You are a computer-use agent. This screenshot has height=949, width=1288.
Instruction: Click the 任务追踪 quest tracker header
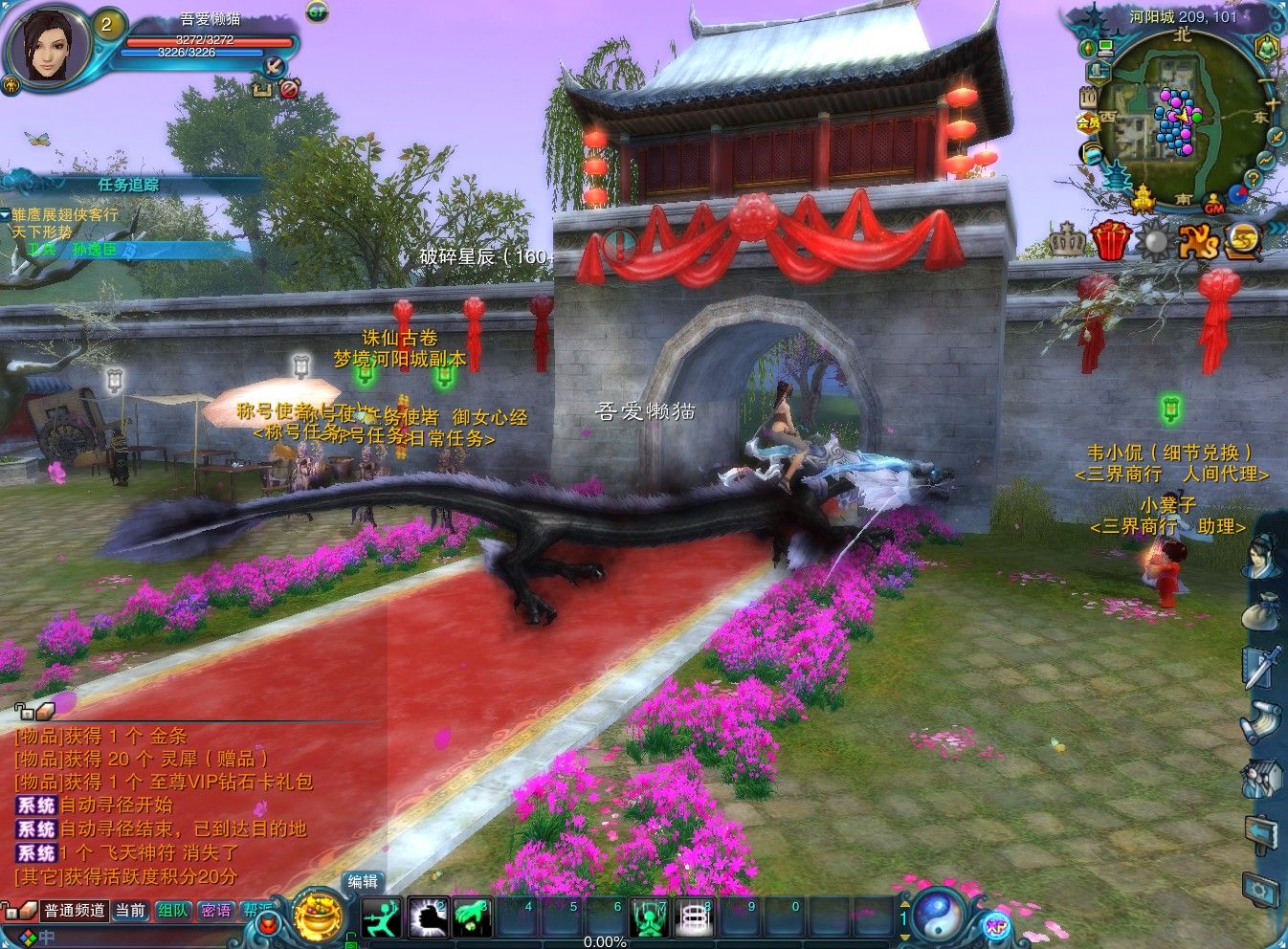(x=128, y=186)
